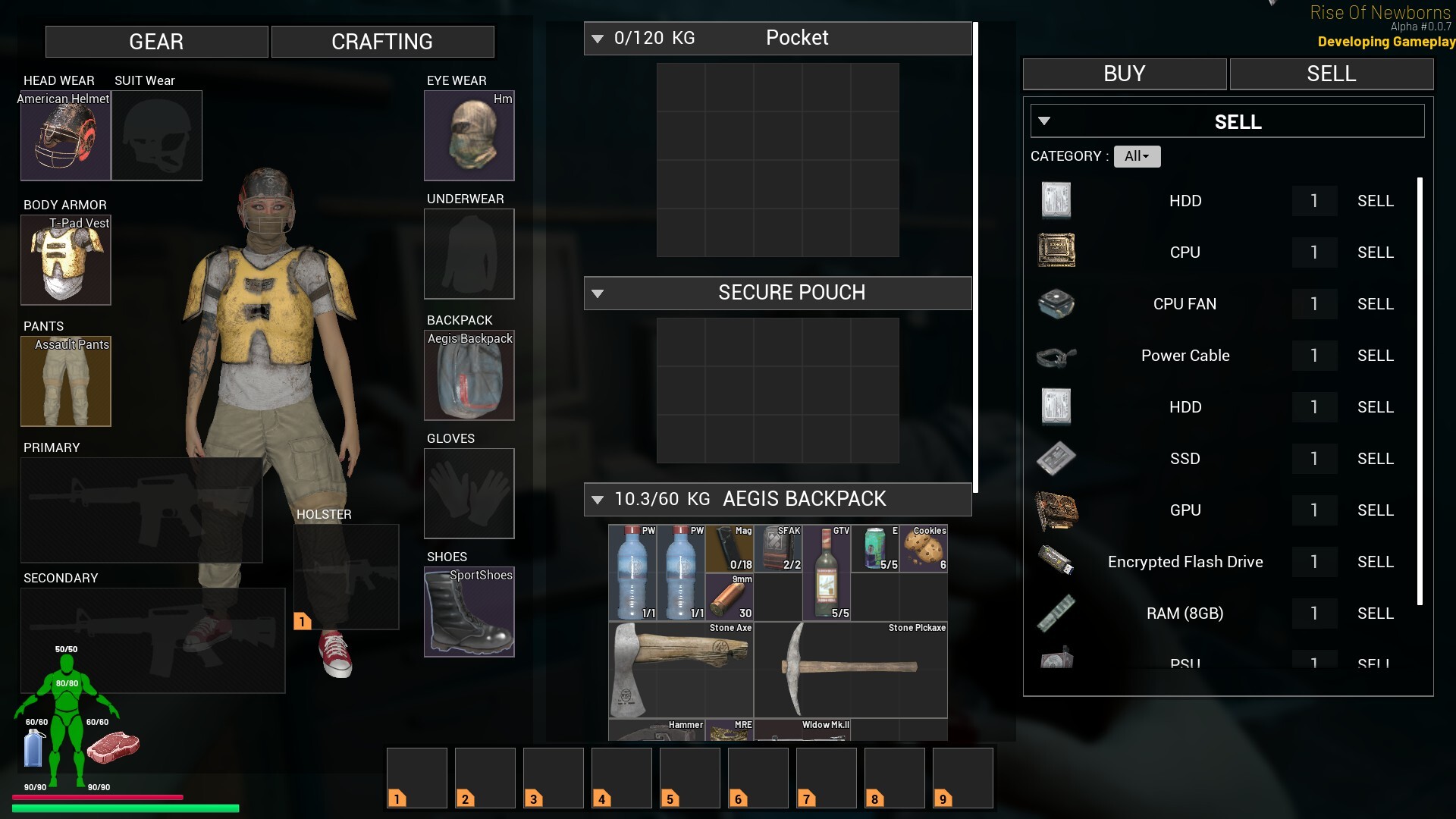This screenshot has width=1456, height=819.
Task: Sell the Encrypted Flash Drive
Action: pos(1375,562)
